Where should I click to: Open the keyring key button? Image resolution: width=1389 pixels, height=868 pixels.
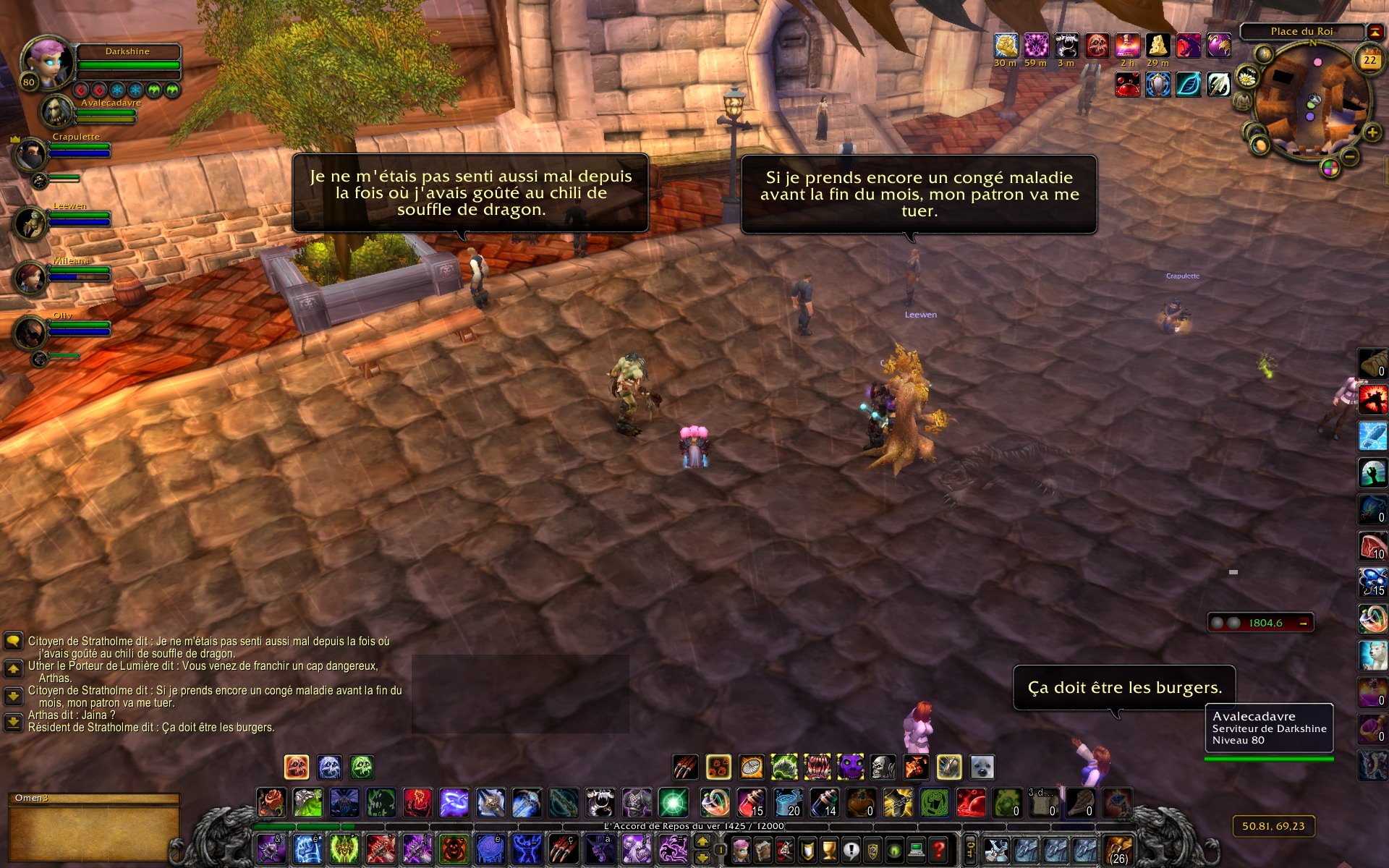coord(970,848)
